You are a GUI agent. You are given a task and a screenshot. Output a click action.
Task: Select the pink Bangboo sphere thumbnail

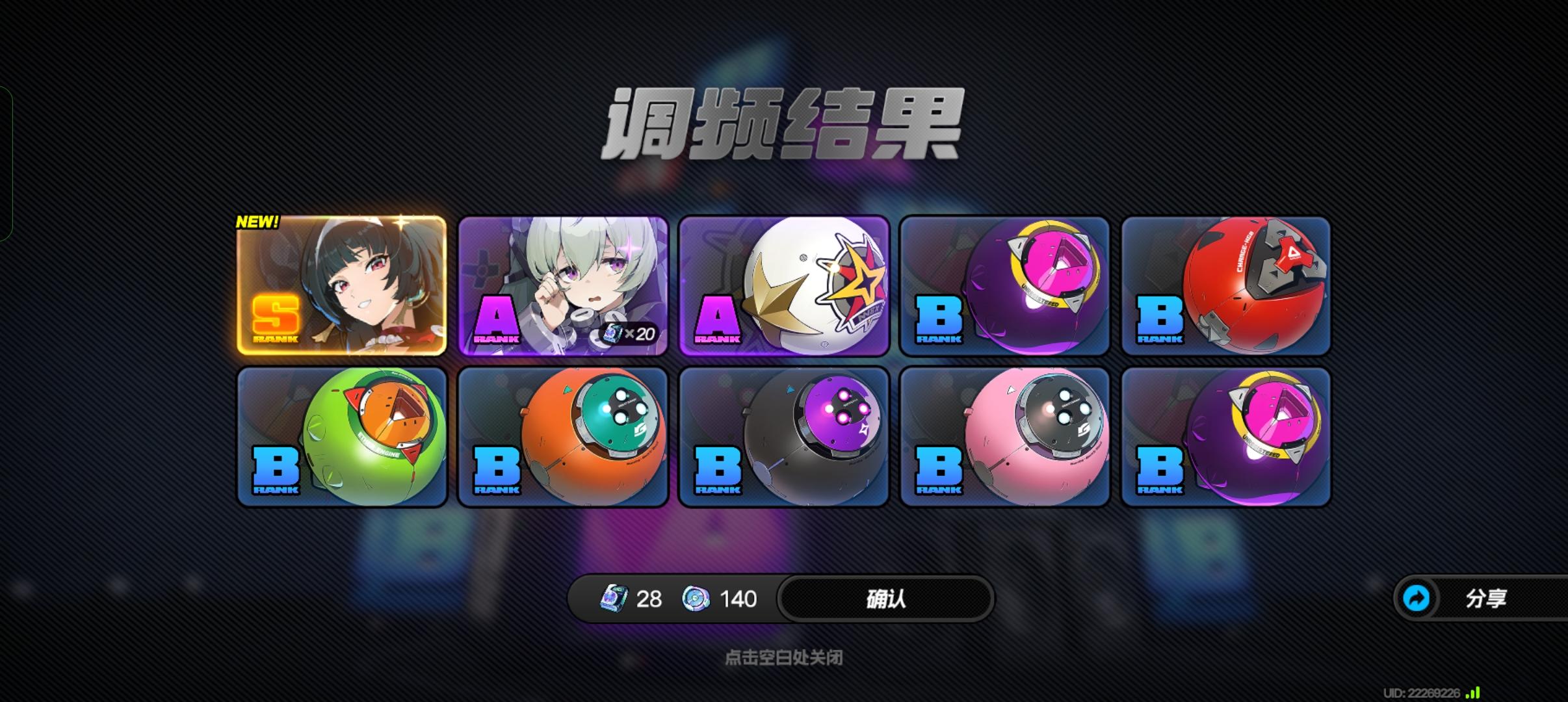click(x=1004, y=437)
